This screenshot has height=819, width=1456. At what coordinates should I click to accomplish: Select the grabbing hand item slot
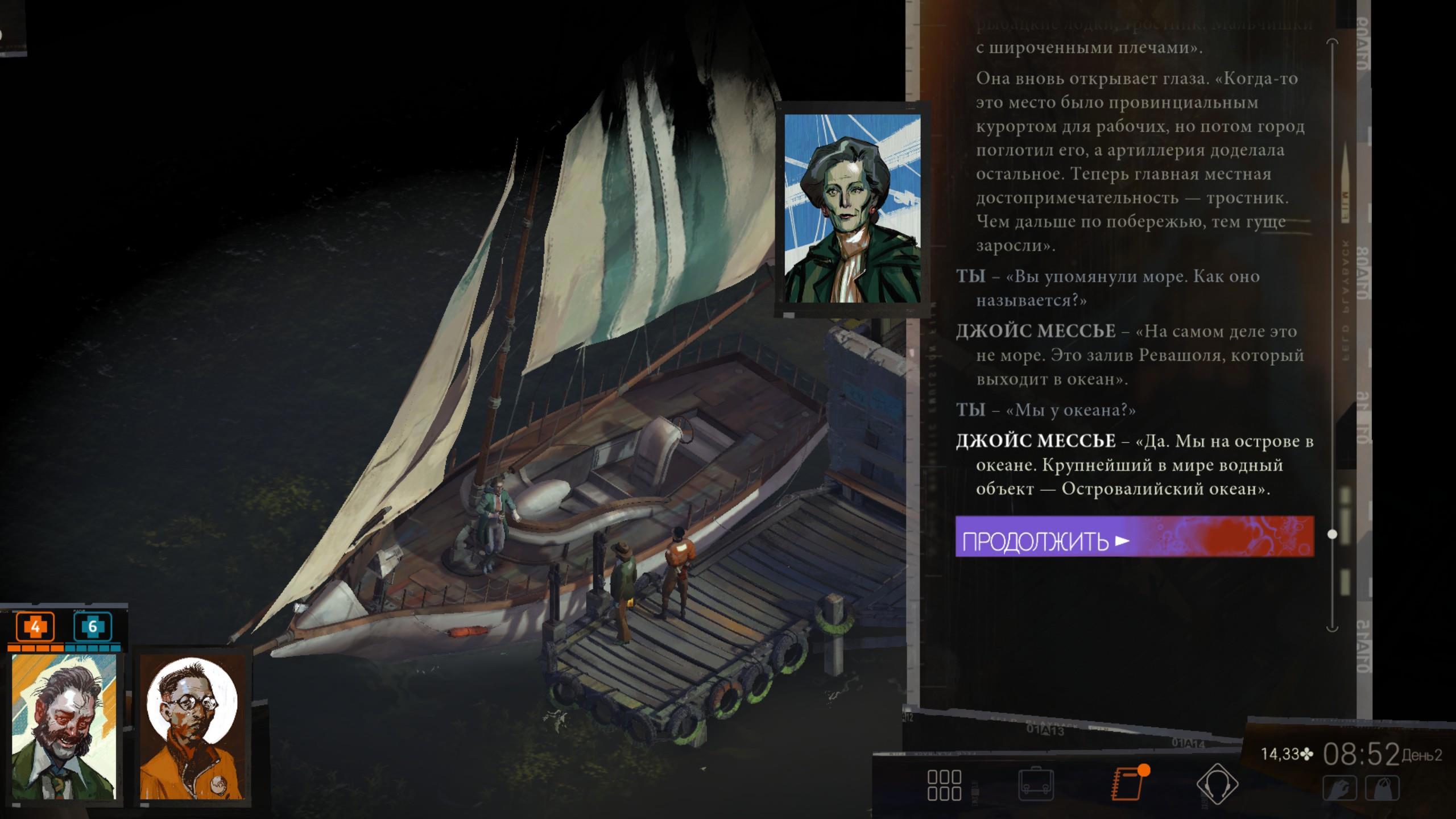(x=1339, y=789)
